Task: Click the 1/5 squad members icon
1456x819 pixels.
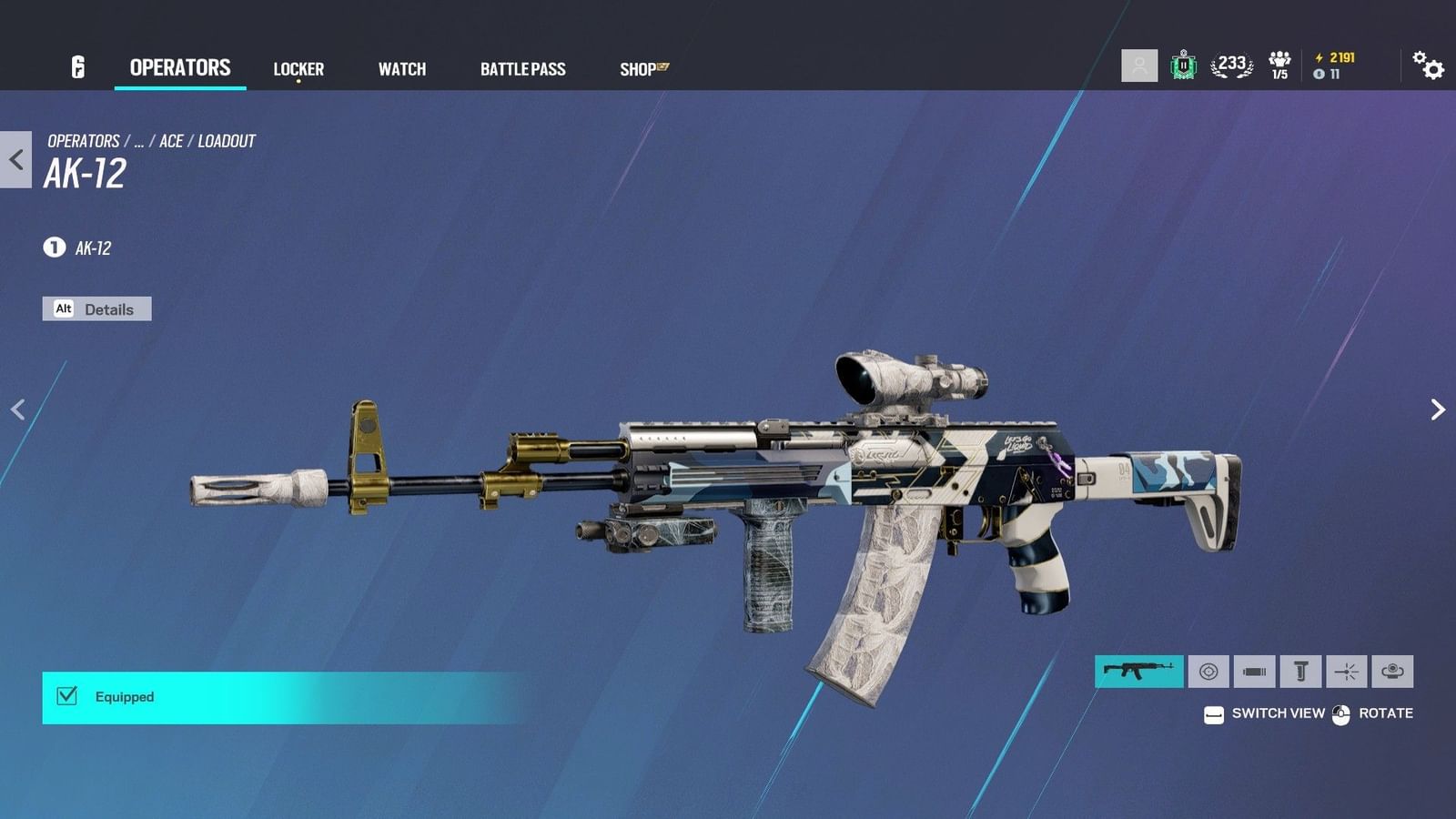Action: point(1280,65)
